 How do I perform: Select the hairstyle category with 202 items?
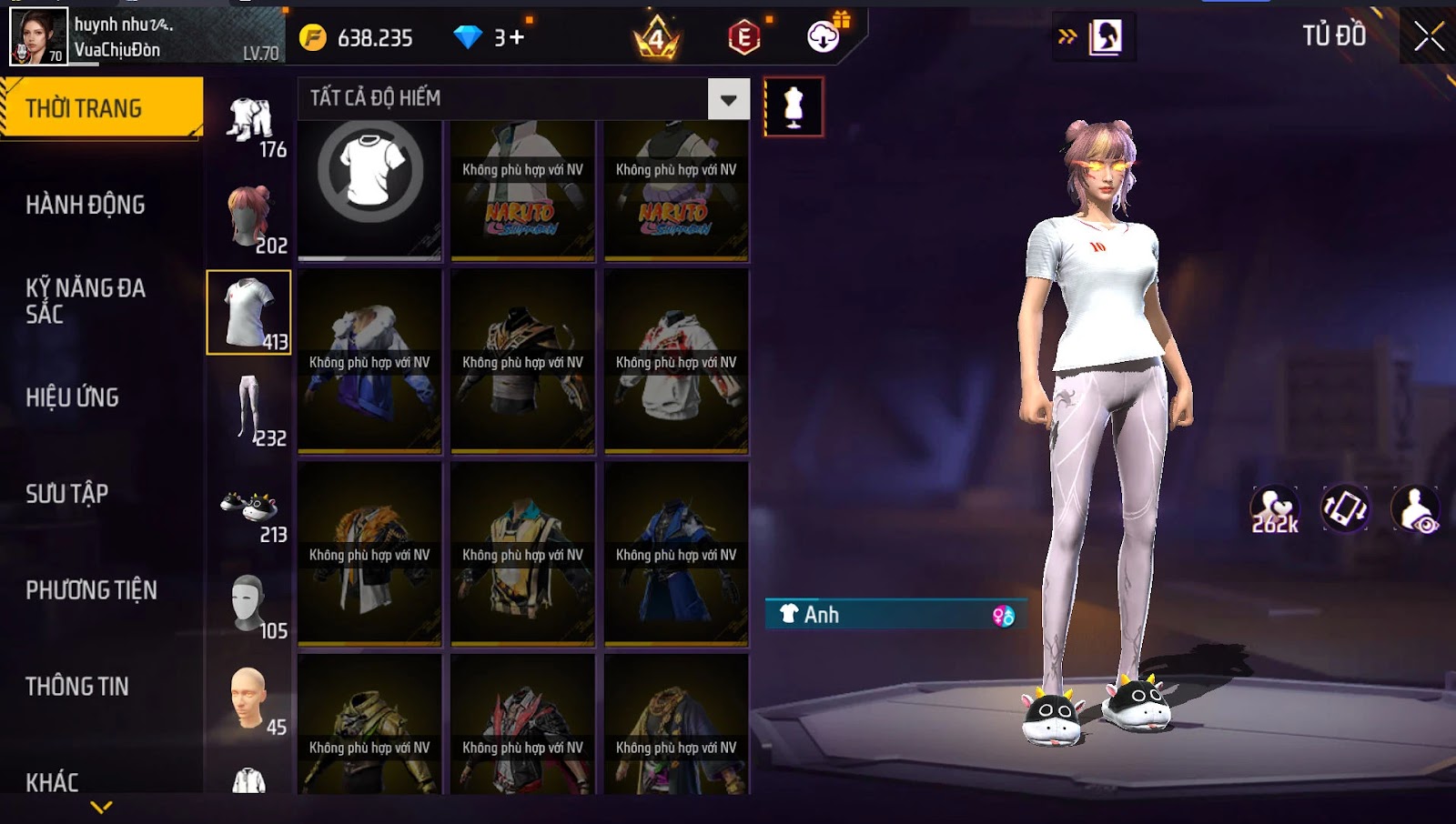pos(250,218)
